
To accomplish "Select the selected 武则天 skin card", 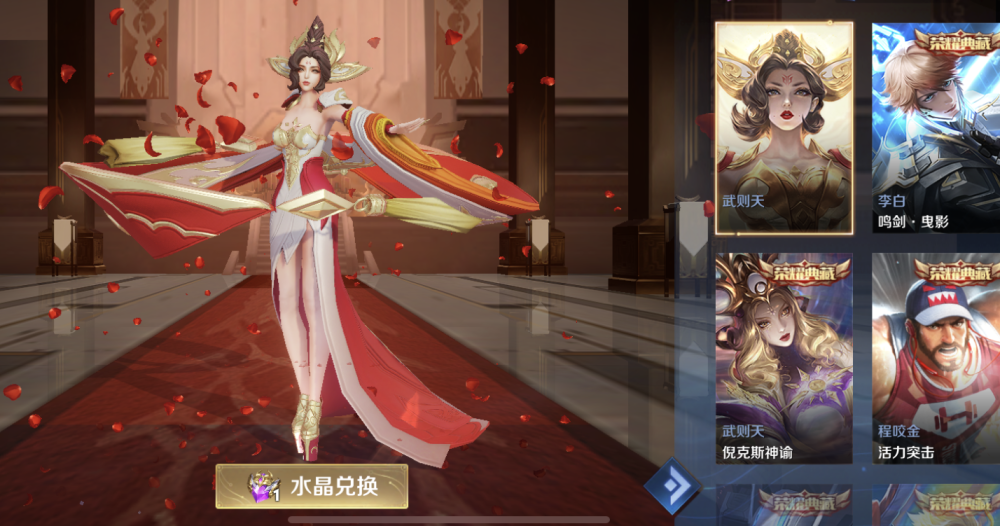I will click(783, 128).
